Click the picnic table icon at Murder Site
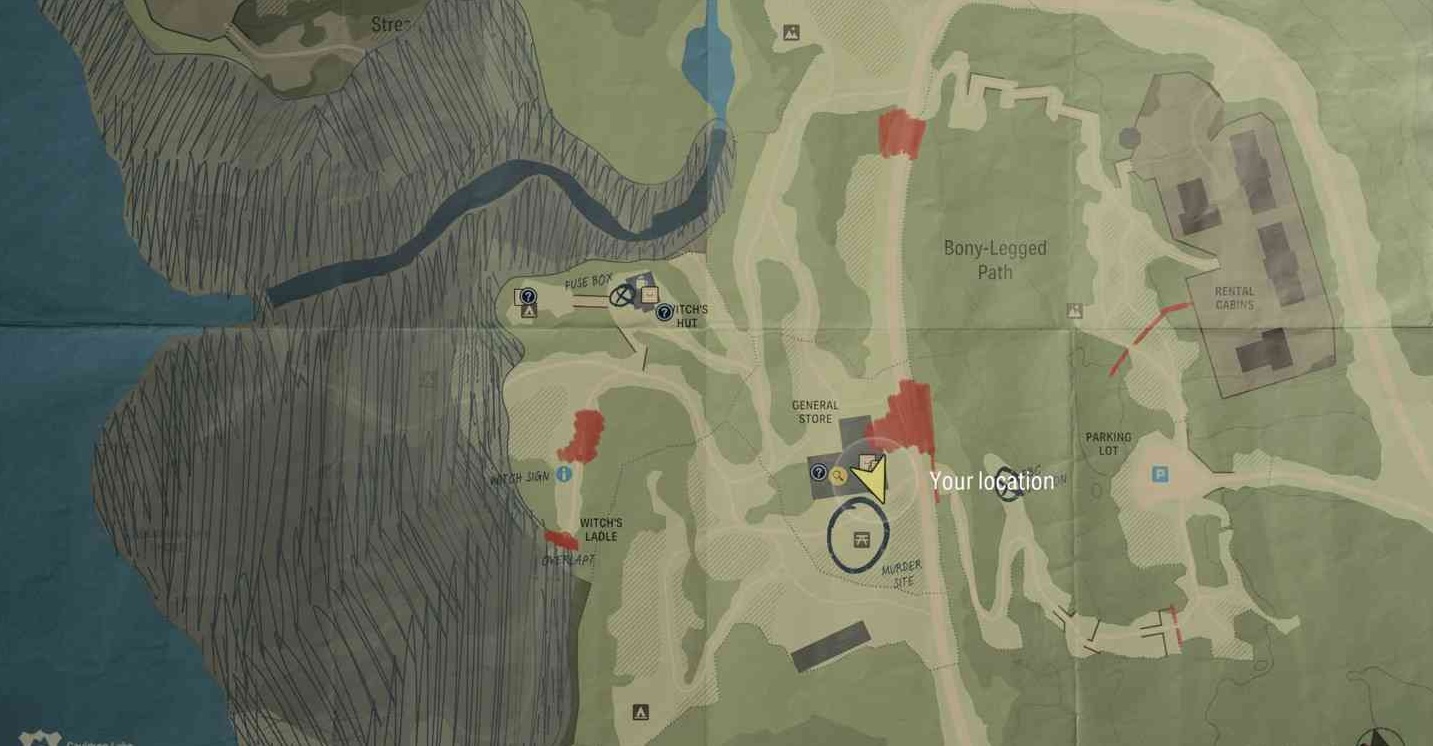The image size is (1433, 746). pos(860,540)
